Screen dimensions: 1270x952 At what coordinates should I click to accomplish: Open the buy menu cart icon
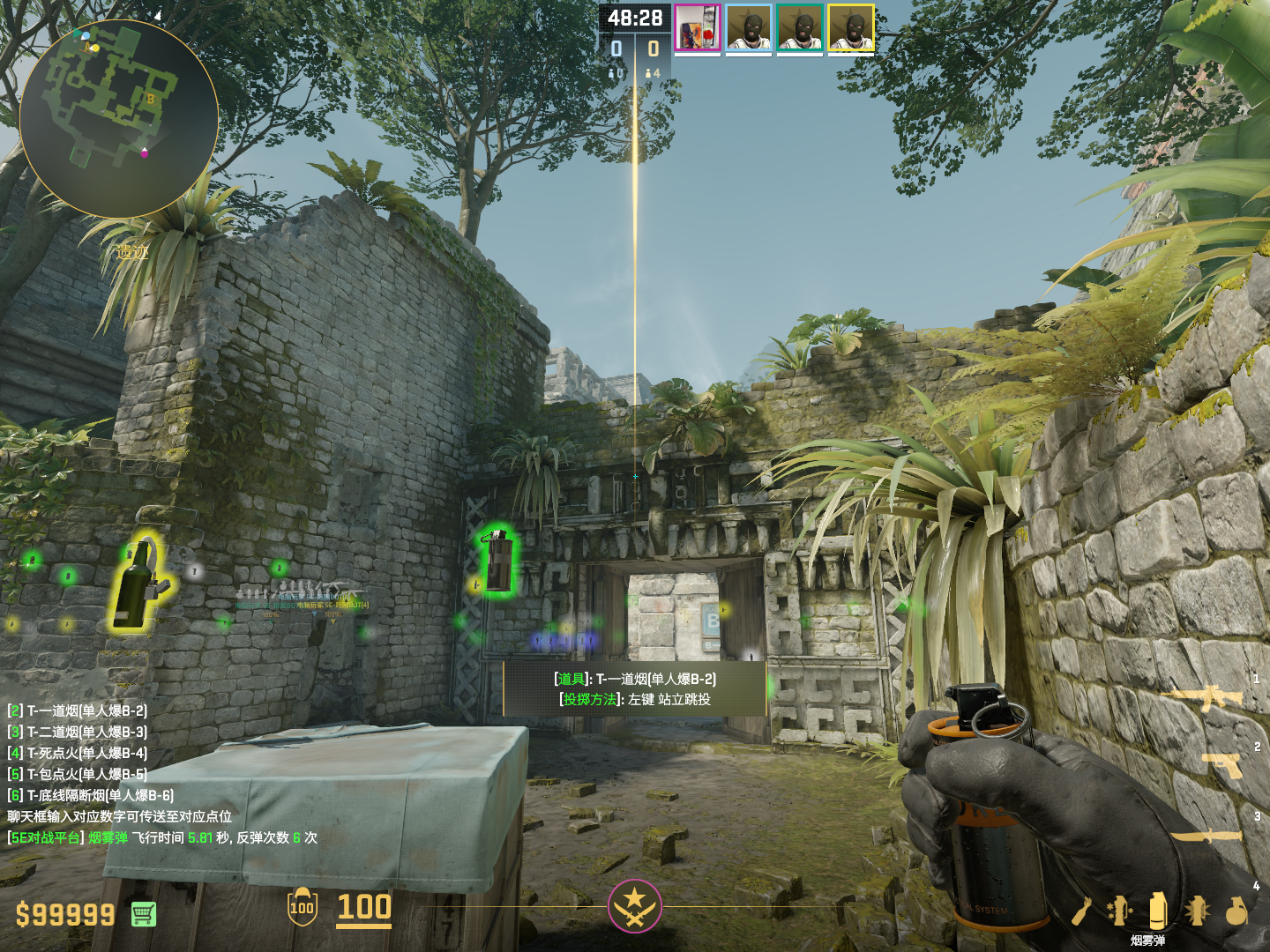click(x=144, y=914)
